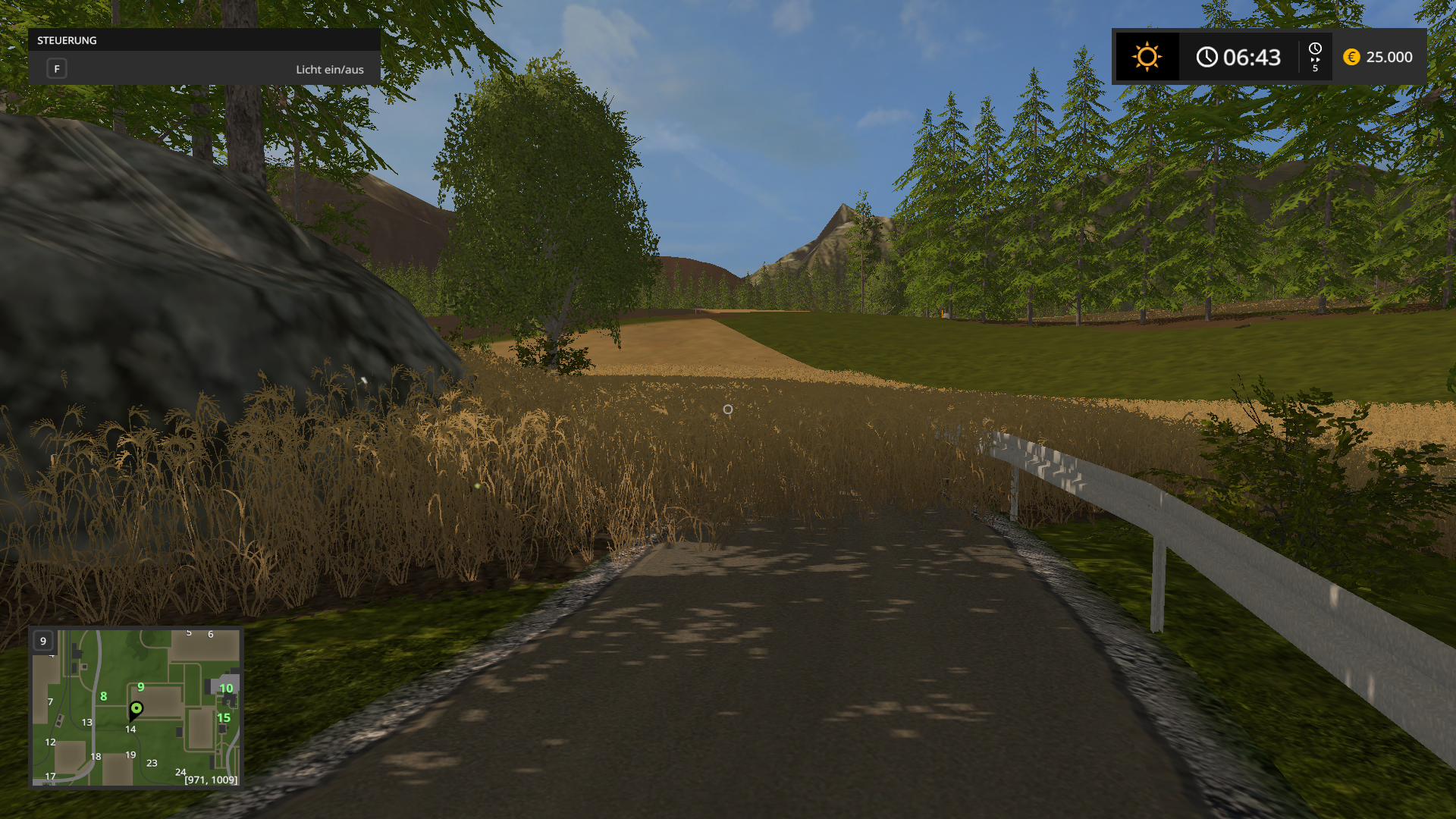Click the minimap in the corner
The height and width of the screenshot is (819, 1456).
[136, 708]
